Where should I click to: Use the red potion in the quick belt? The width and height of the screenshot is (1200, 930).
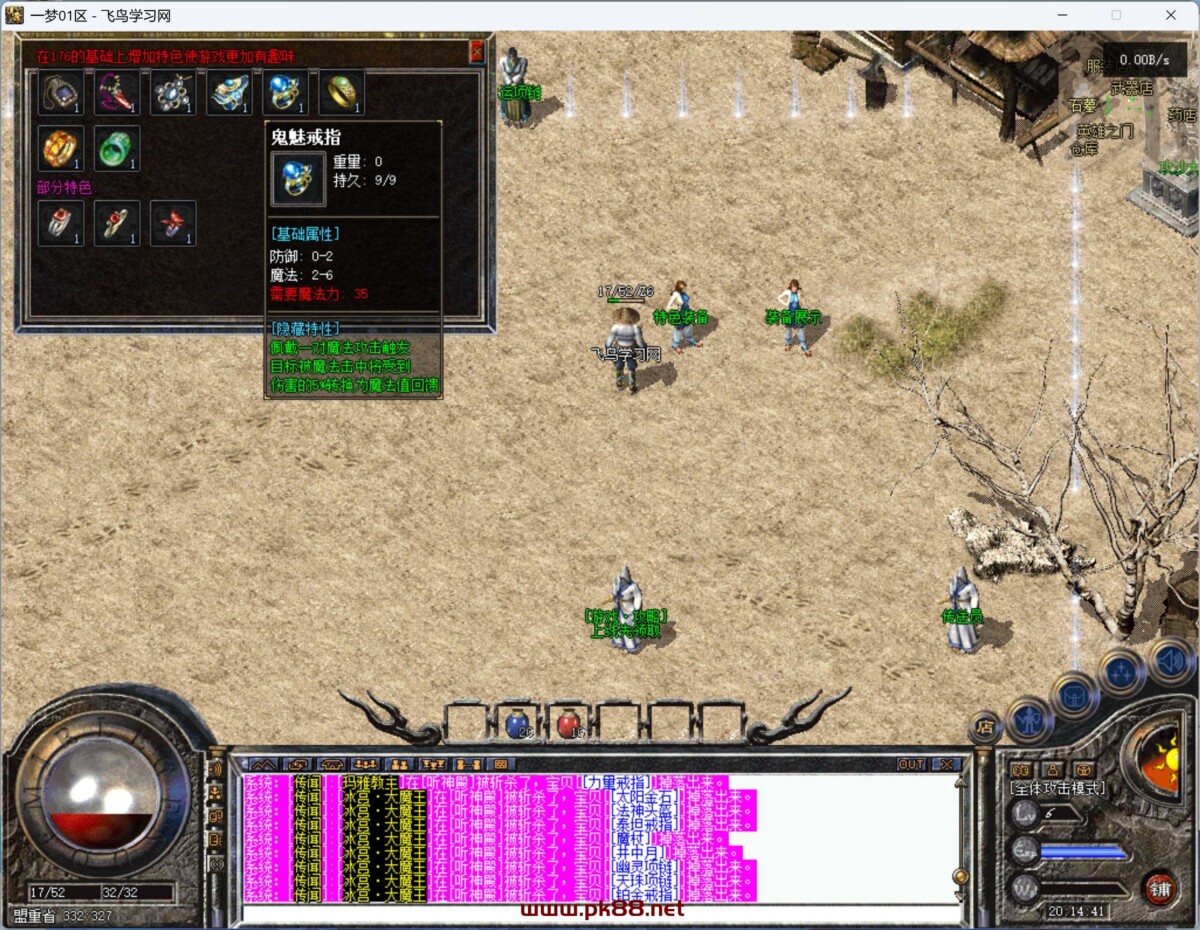click(569, 722)
